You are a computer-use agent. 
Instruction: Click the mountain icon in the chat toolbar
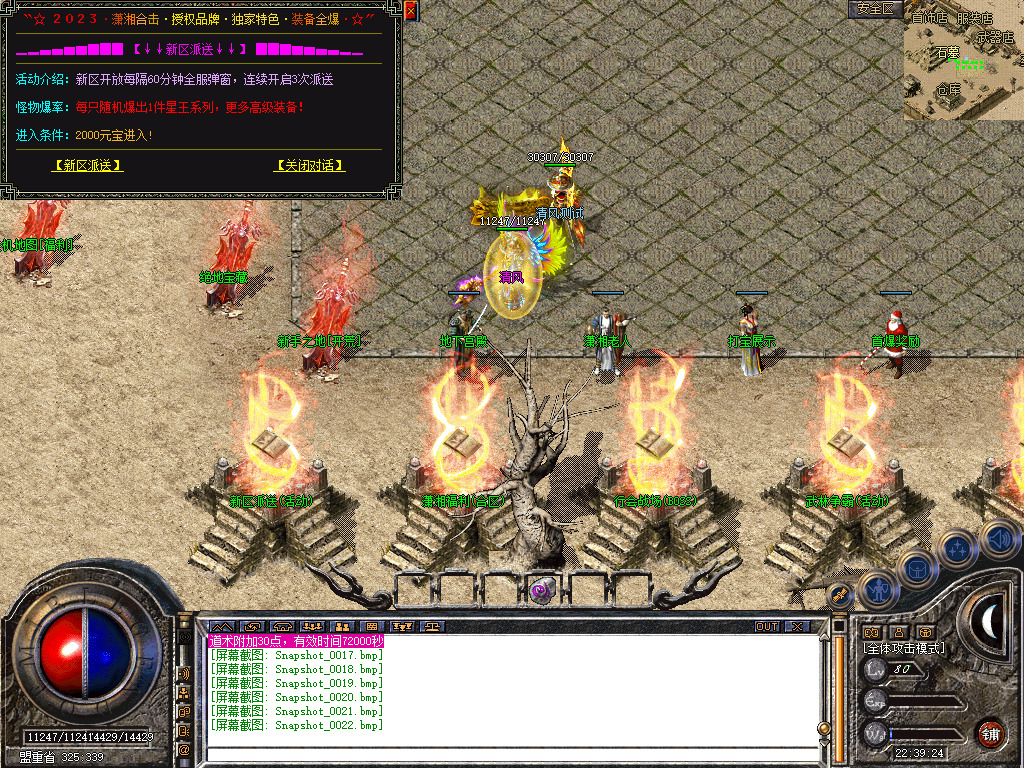coord(220,627)
